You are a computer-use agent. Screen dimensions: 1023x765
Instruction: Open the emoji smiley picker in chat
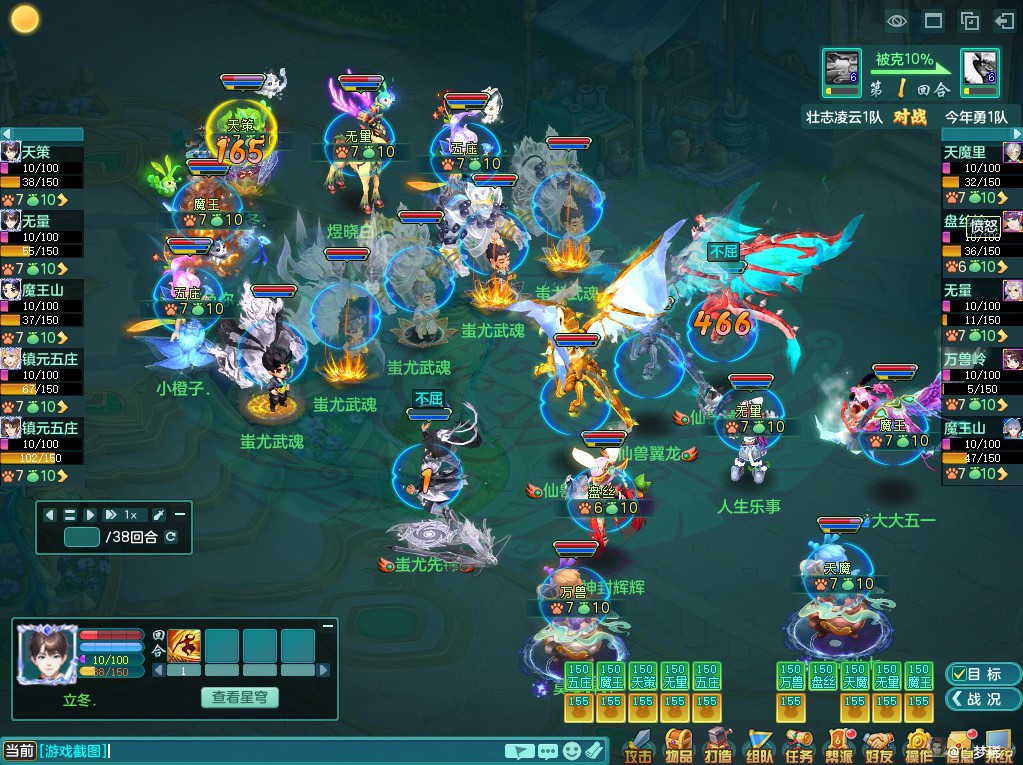571,750
